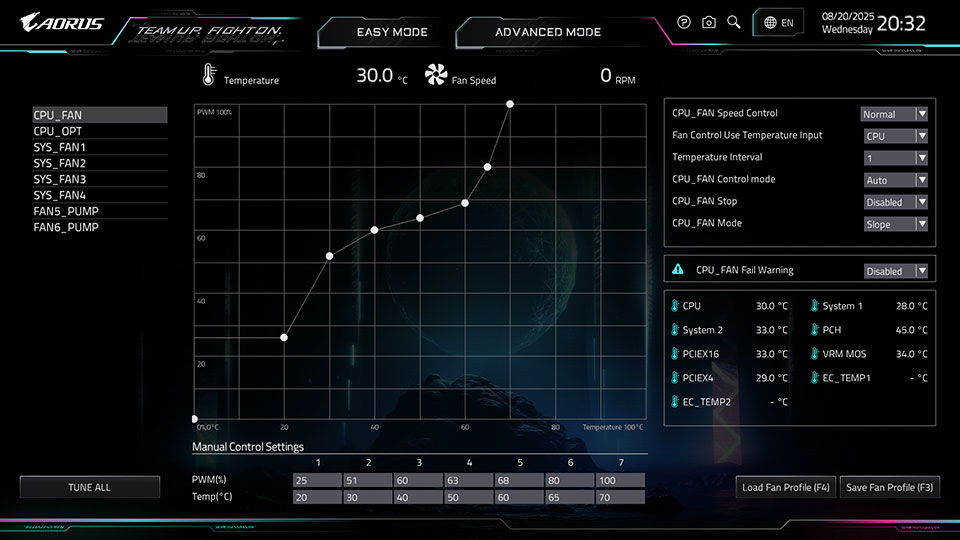This screenshot has width=960, height=540.
Task: Select FAN6_PUMP header entry
Action: click(x=66, y=227)
